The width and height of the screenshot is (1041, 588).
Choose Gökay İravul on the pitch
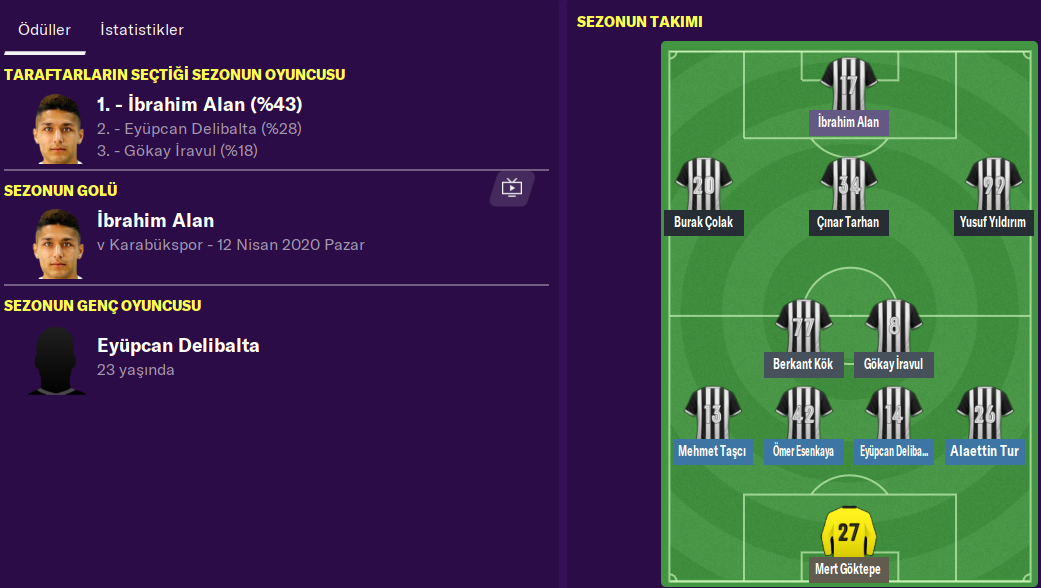coord(893,364)
